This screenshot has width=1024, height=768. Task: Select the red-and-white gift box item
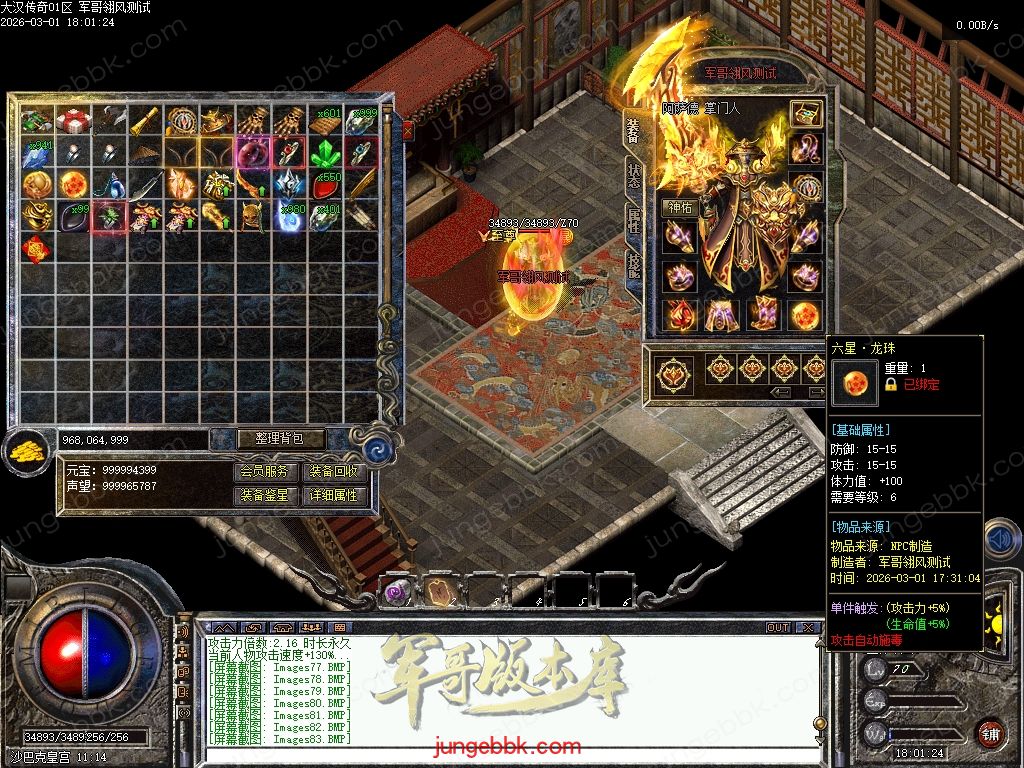72,120
